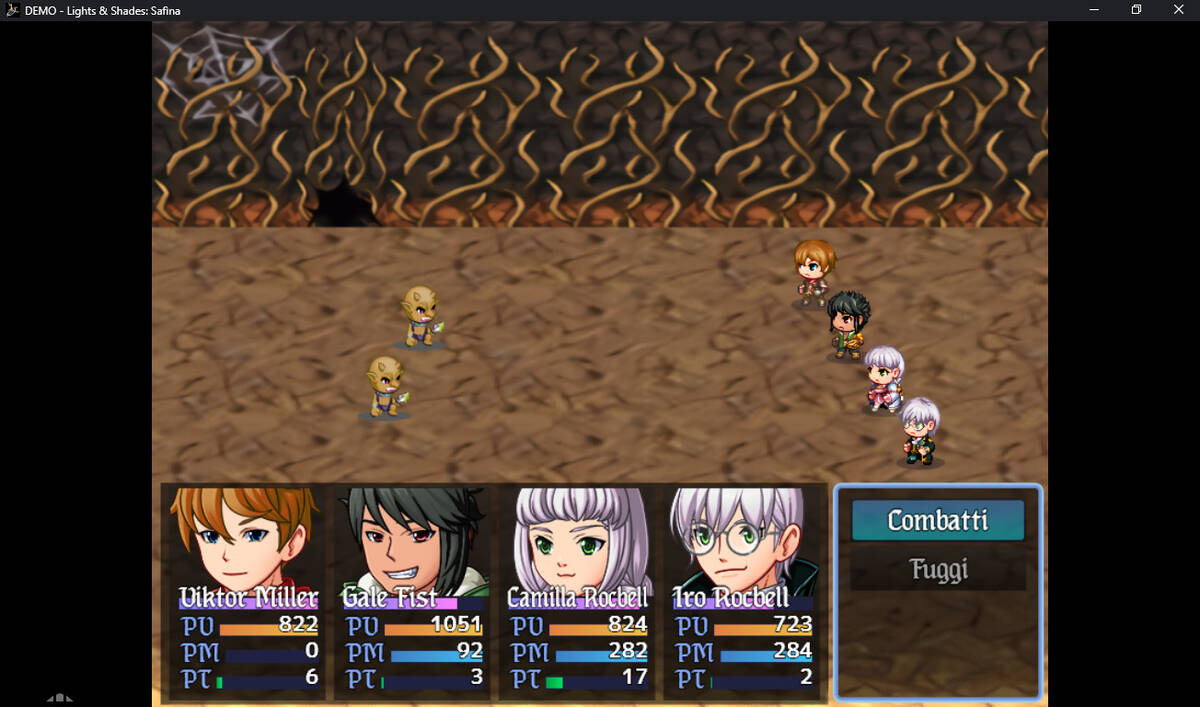Click Gale Fist's status panel
The image size is (1200, 707).
[411, 592]
